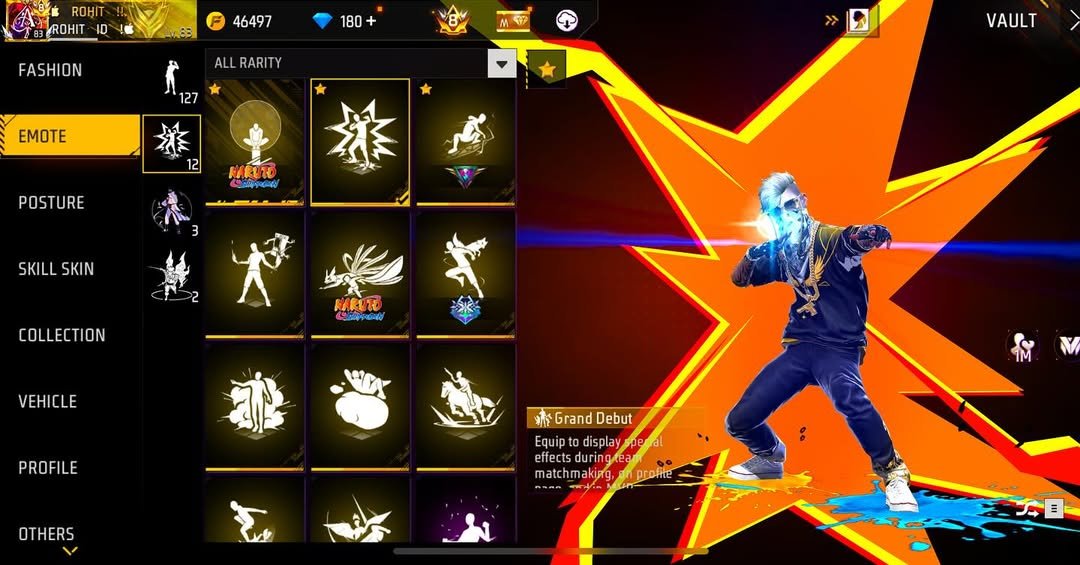
Task: Open the sub-tab showing 2 items
Action: coord(172,276)
